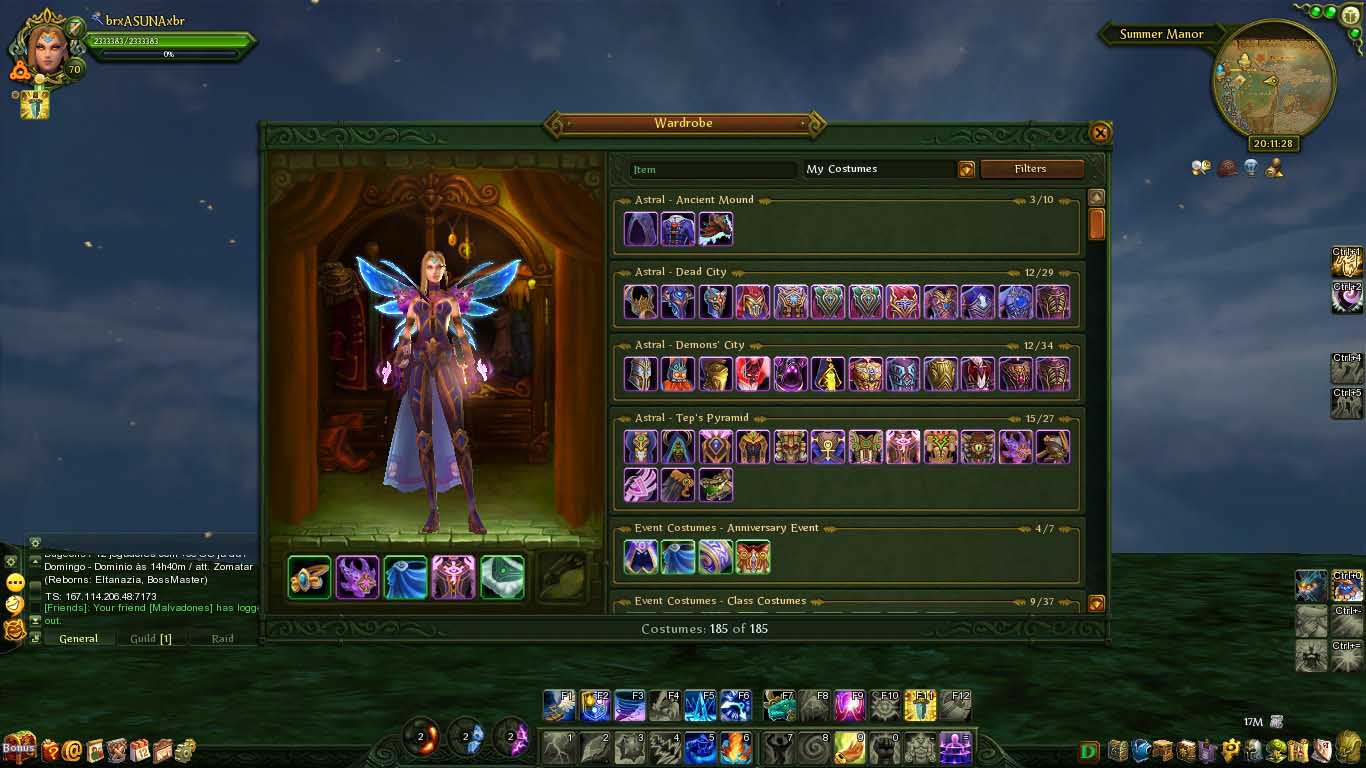Open the My Costumes dropdown

tap(966, 170)
